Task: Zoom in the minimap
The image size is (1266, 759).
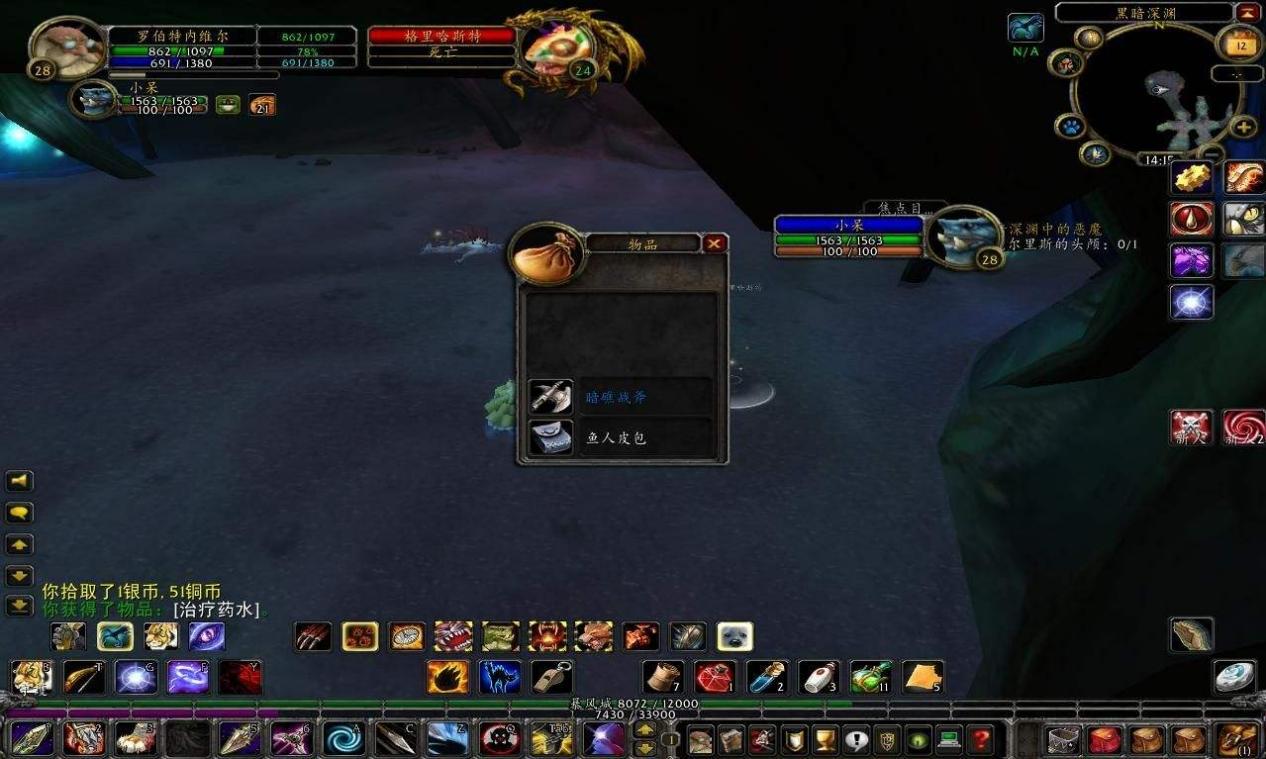Action: click(1243, 127)
